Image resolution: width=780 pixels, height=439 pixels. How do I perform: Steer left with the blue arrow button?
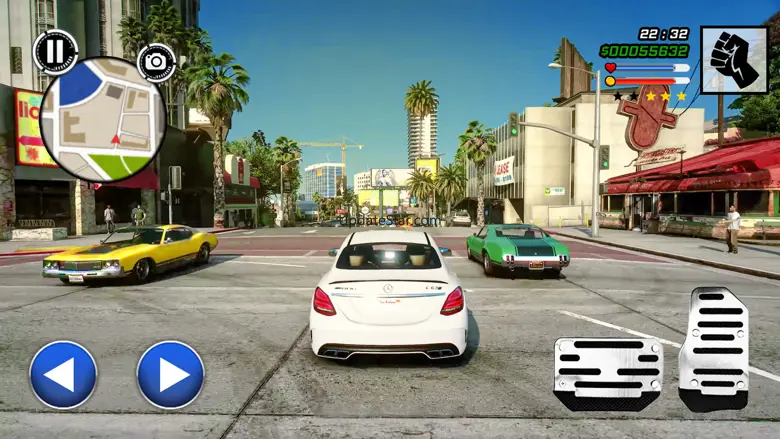point(63,374)
